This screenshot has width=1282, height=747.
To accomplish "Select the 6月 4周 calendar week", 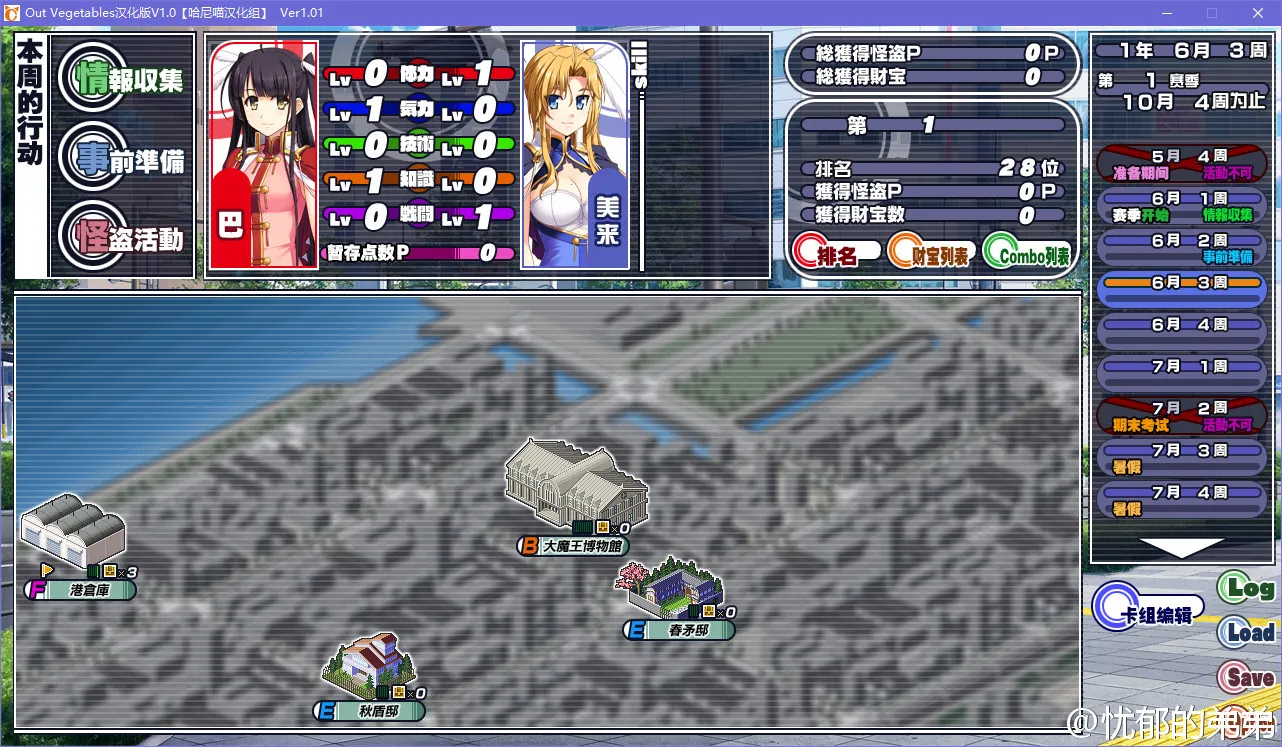I will (x=1181, y=325).
